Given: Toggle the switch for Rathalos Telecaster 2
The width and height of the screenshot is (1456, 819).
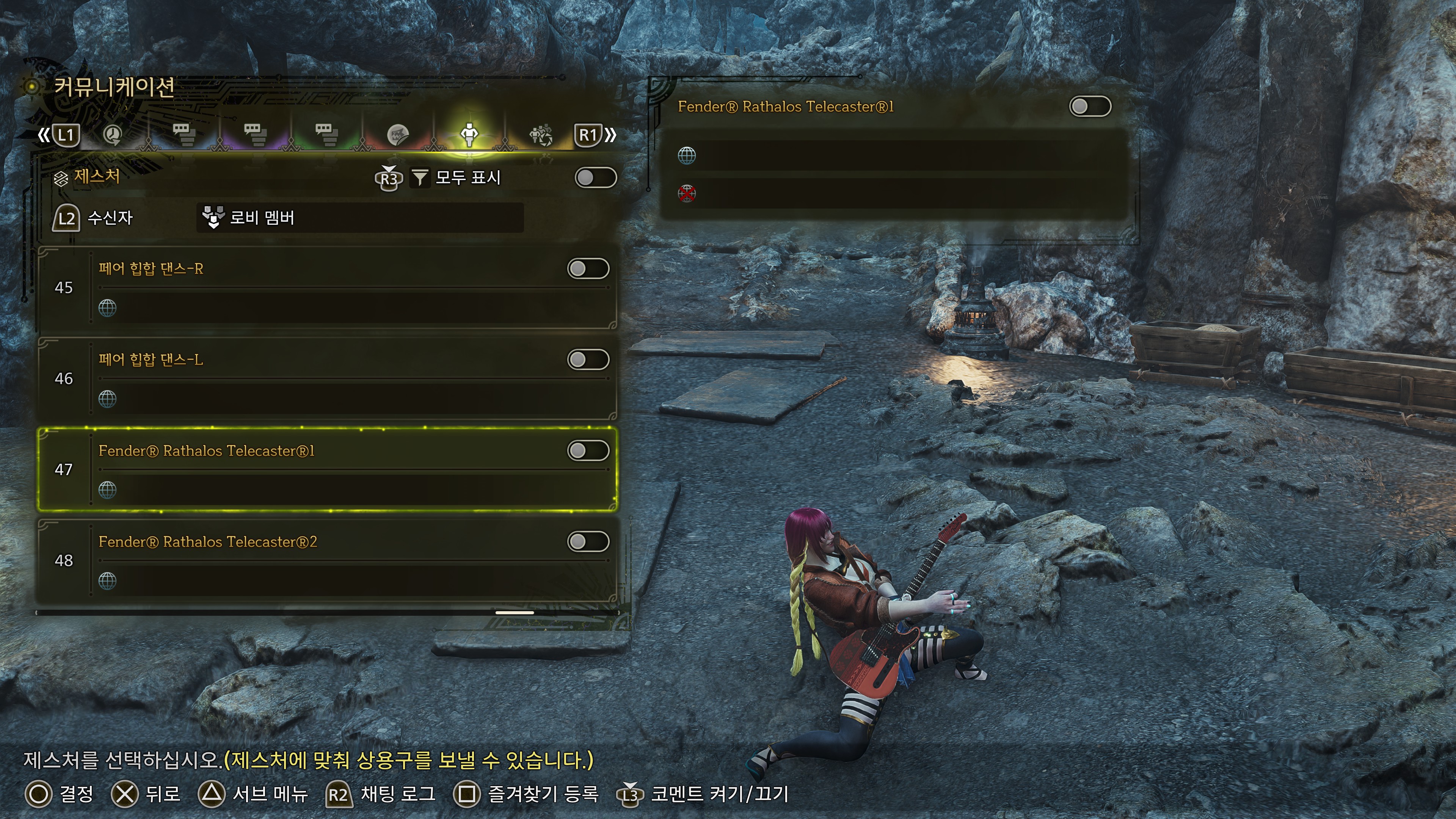Looking at the screenshot, I should pyautogui.click(x=588, y=541).
